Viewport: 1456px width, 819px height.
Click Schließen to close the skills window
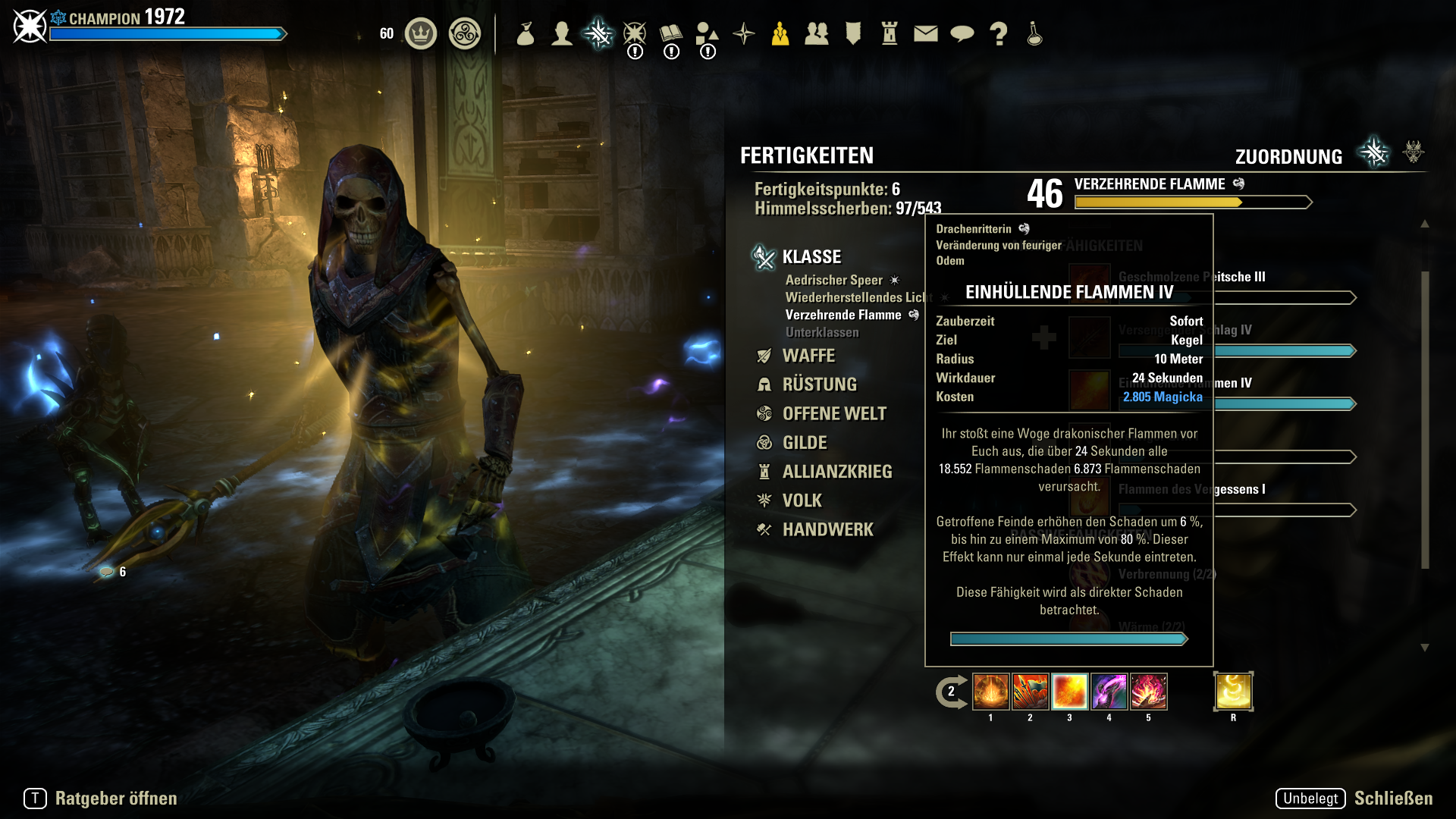pyautogui.click(x=1392, y=799)
